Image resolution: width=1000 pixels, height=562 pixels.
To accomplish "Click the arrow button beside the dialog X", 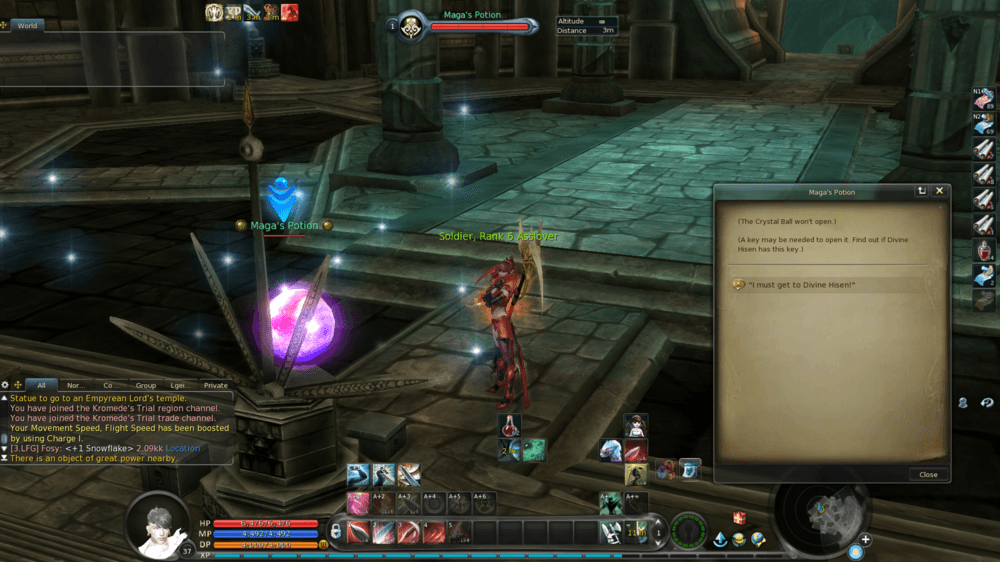I will (922, 191).
